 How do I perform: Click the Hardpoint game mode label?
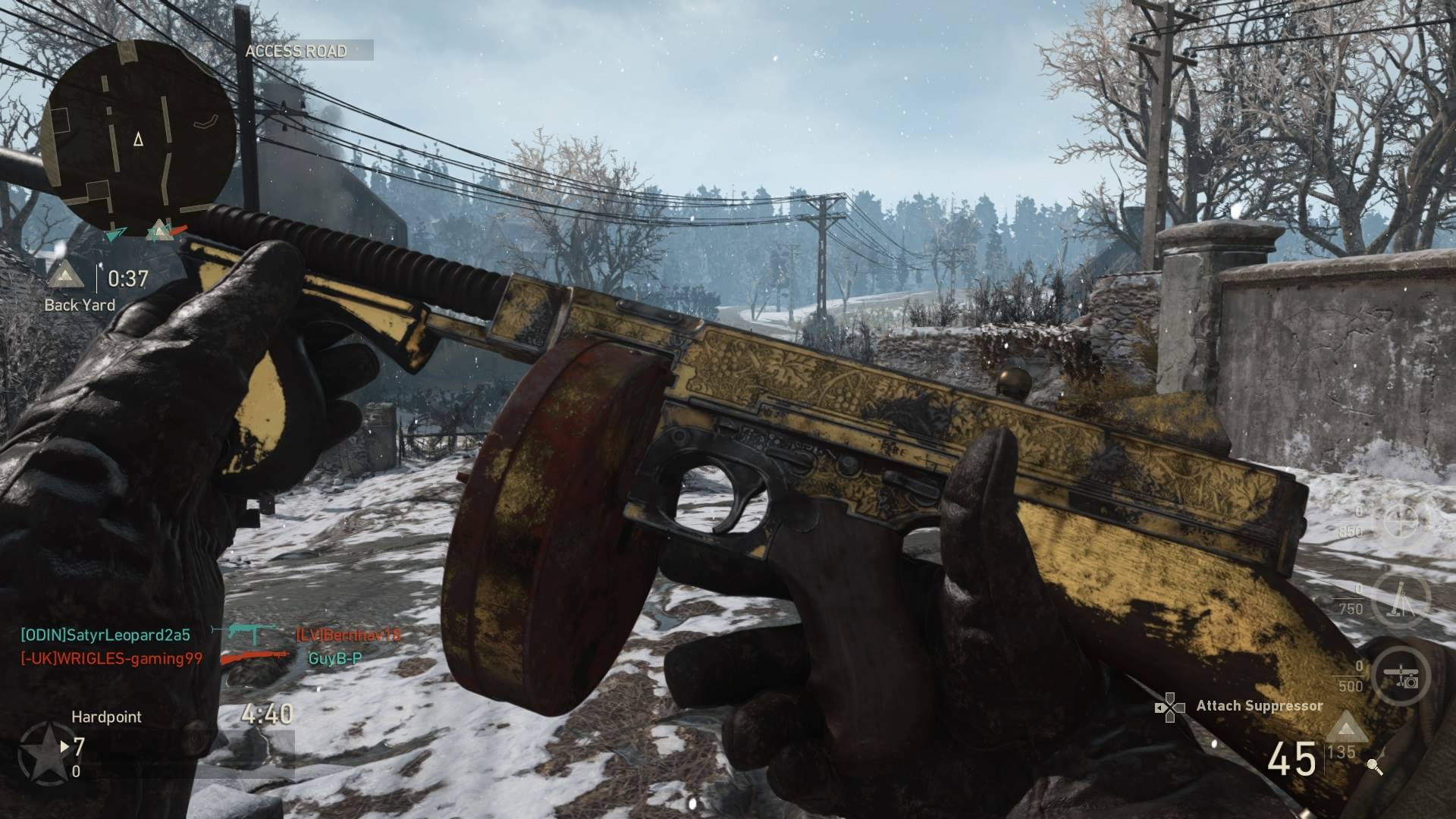click(x=106, y=717)
